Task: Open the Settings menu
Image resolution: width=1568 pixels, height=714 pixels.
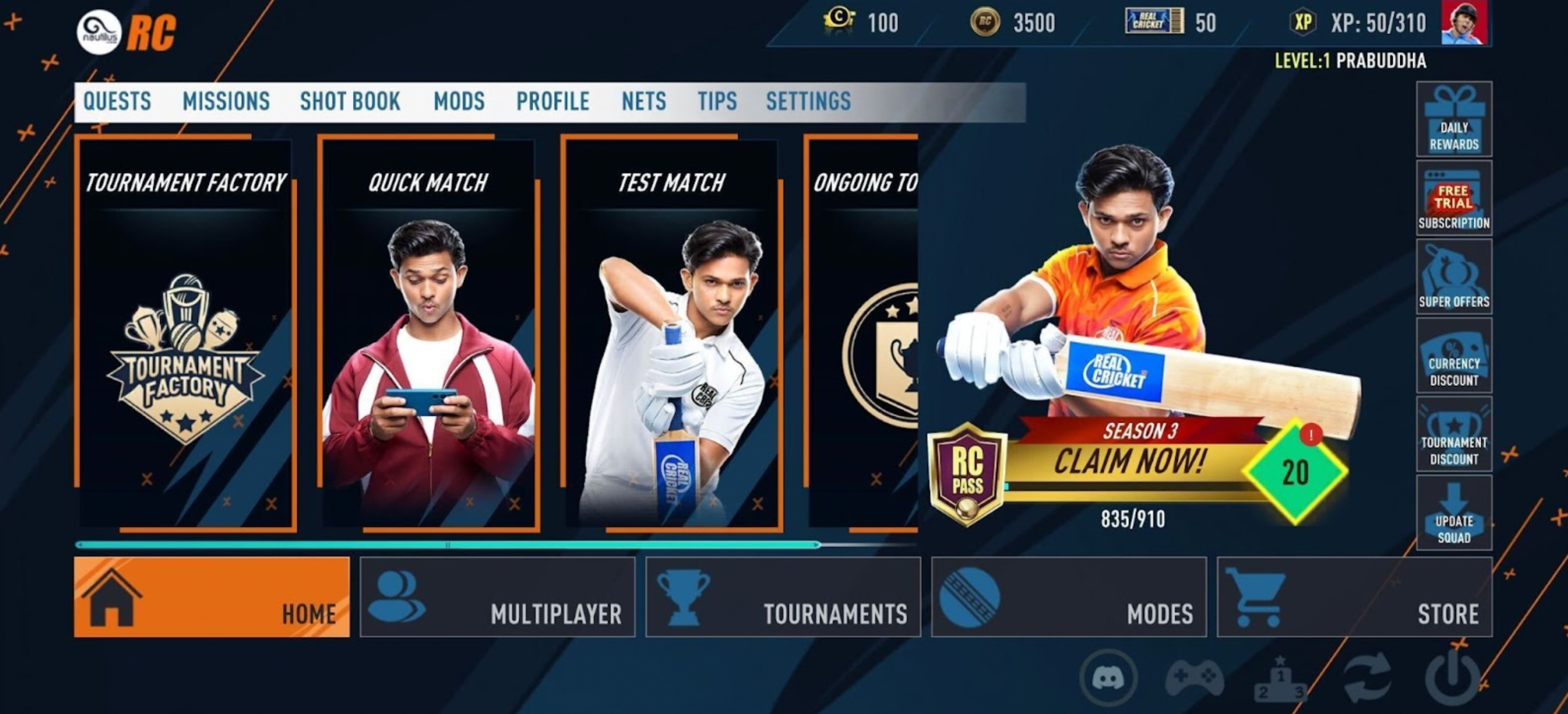Action: pyautogui.click(x=808, y=102)
